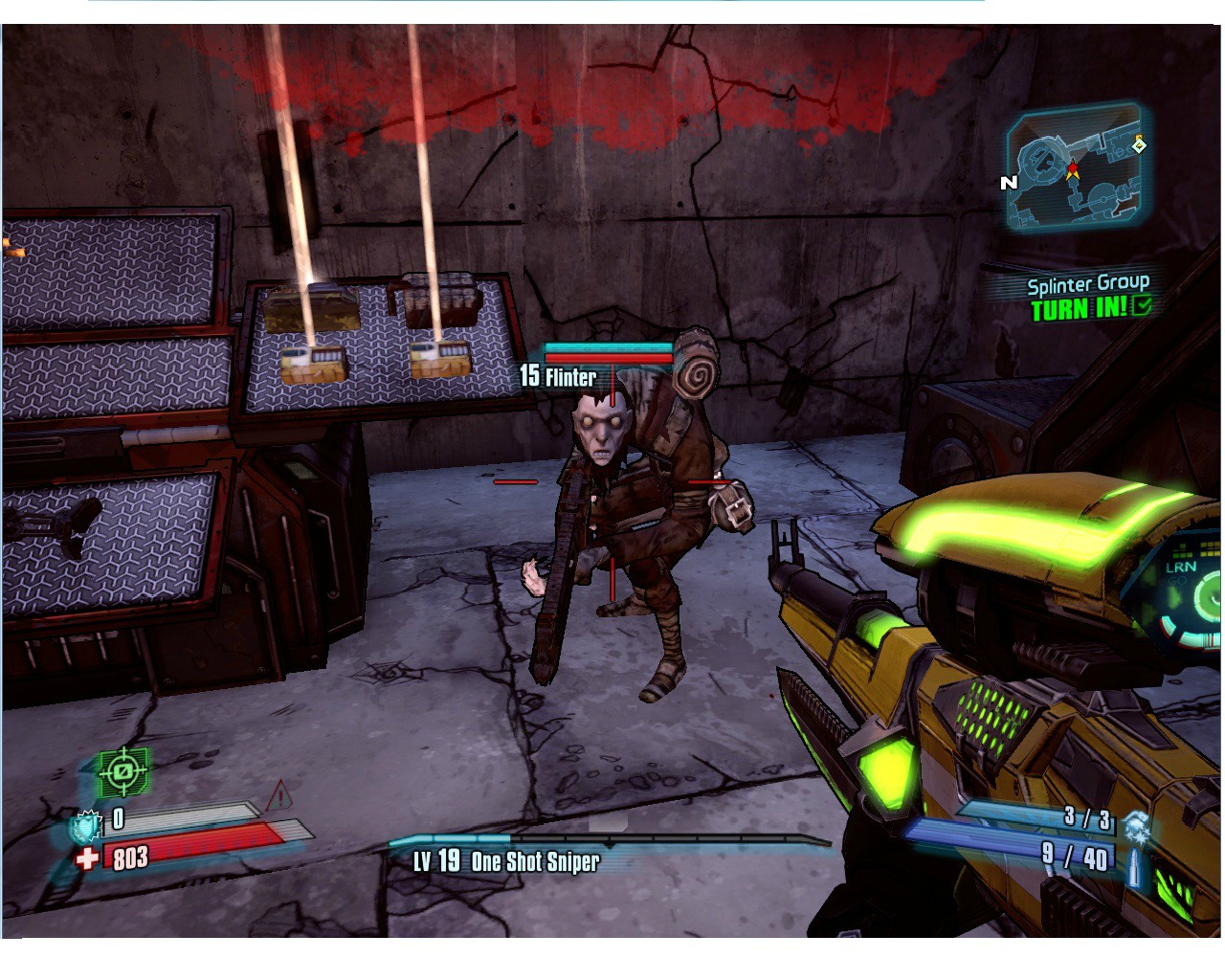Screen dimensions: 1225x980
Task: Click Flinter's red health bar
Action: 609,356
